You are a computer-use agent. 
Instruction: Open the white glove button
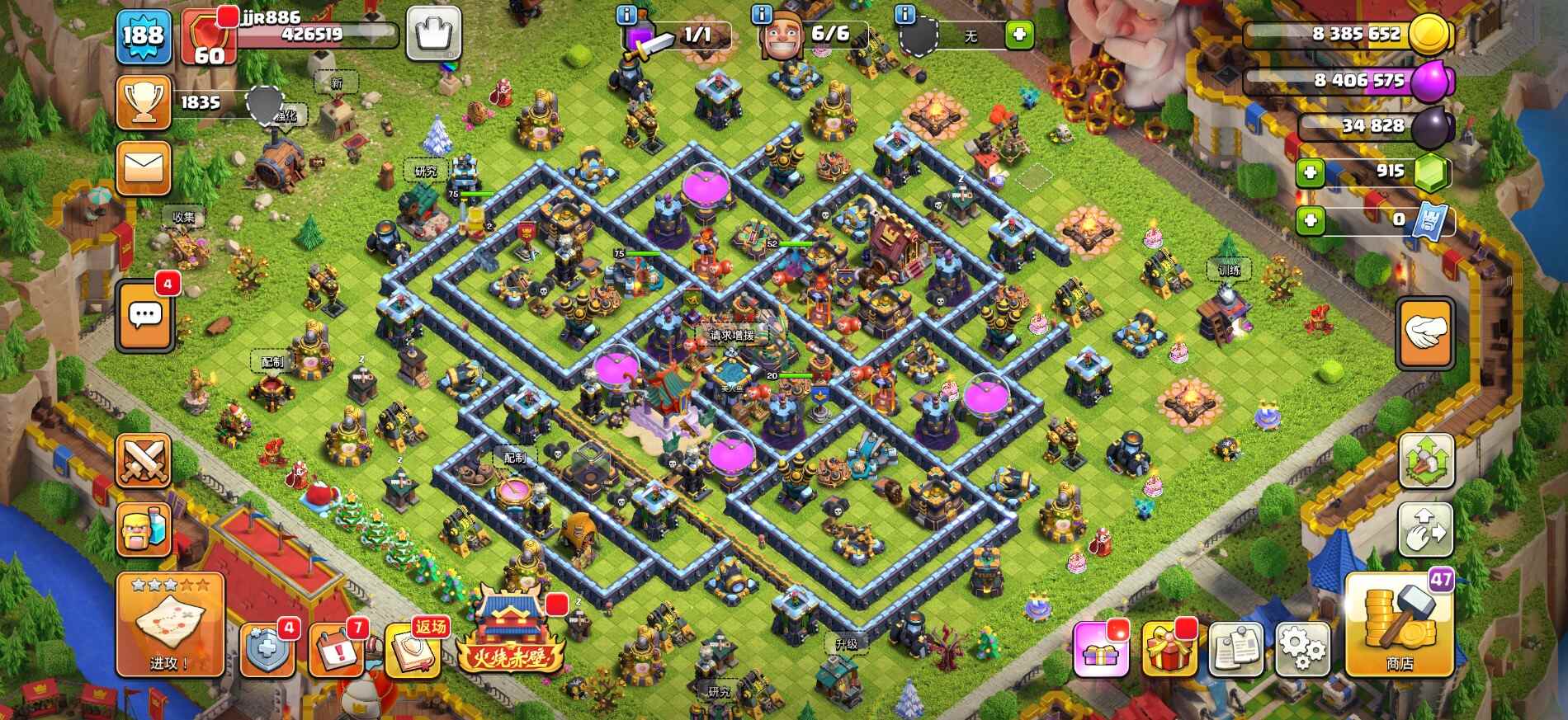[1425, 333]
